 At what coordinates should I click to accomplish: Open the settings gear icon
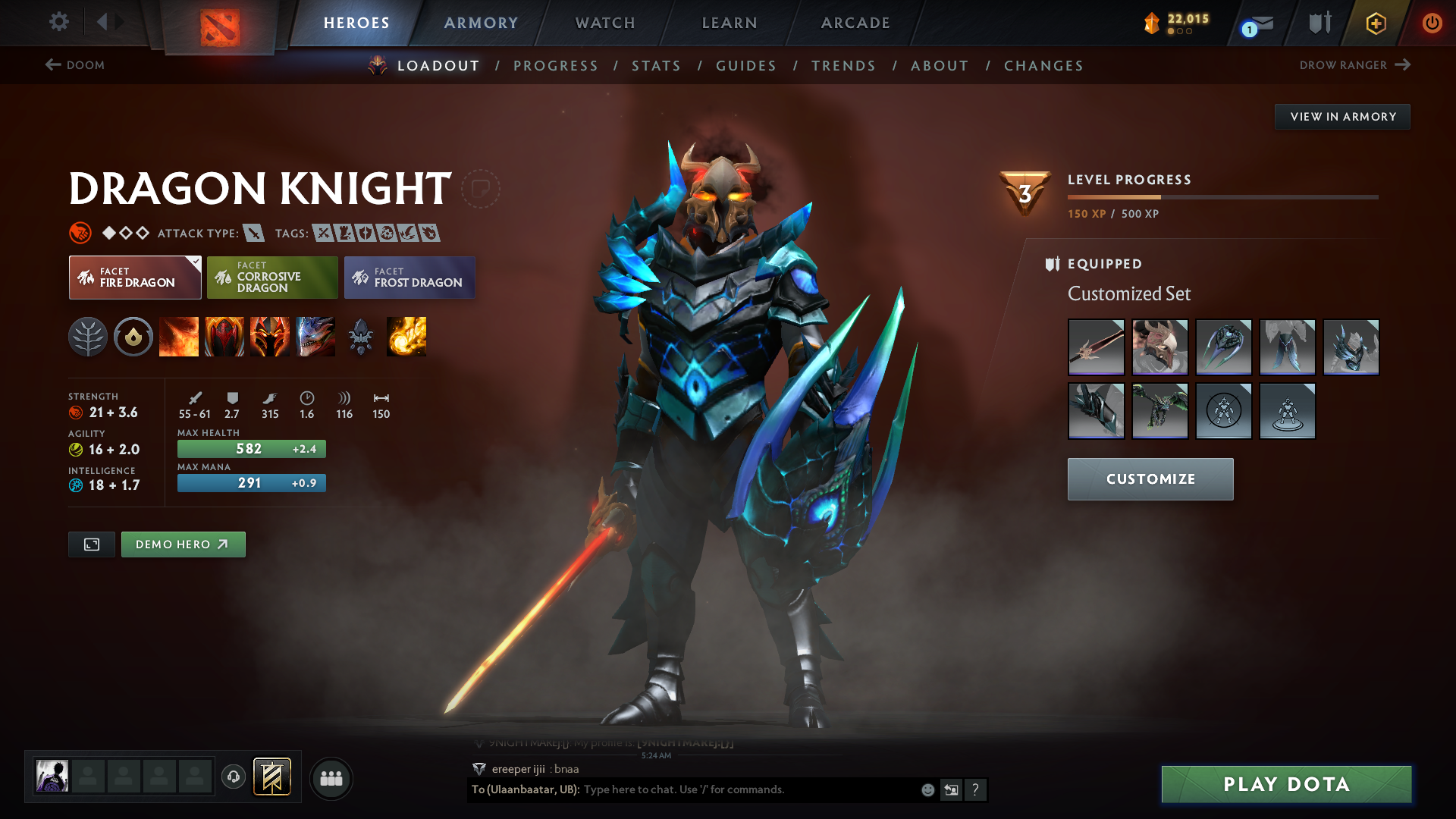(x=59, y=22)
